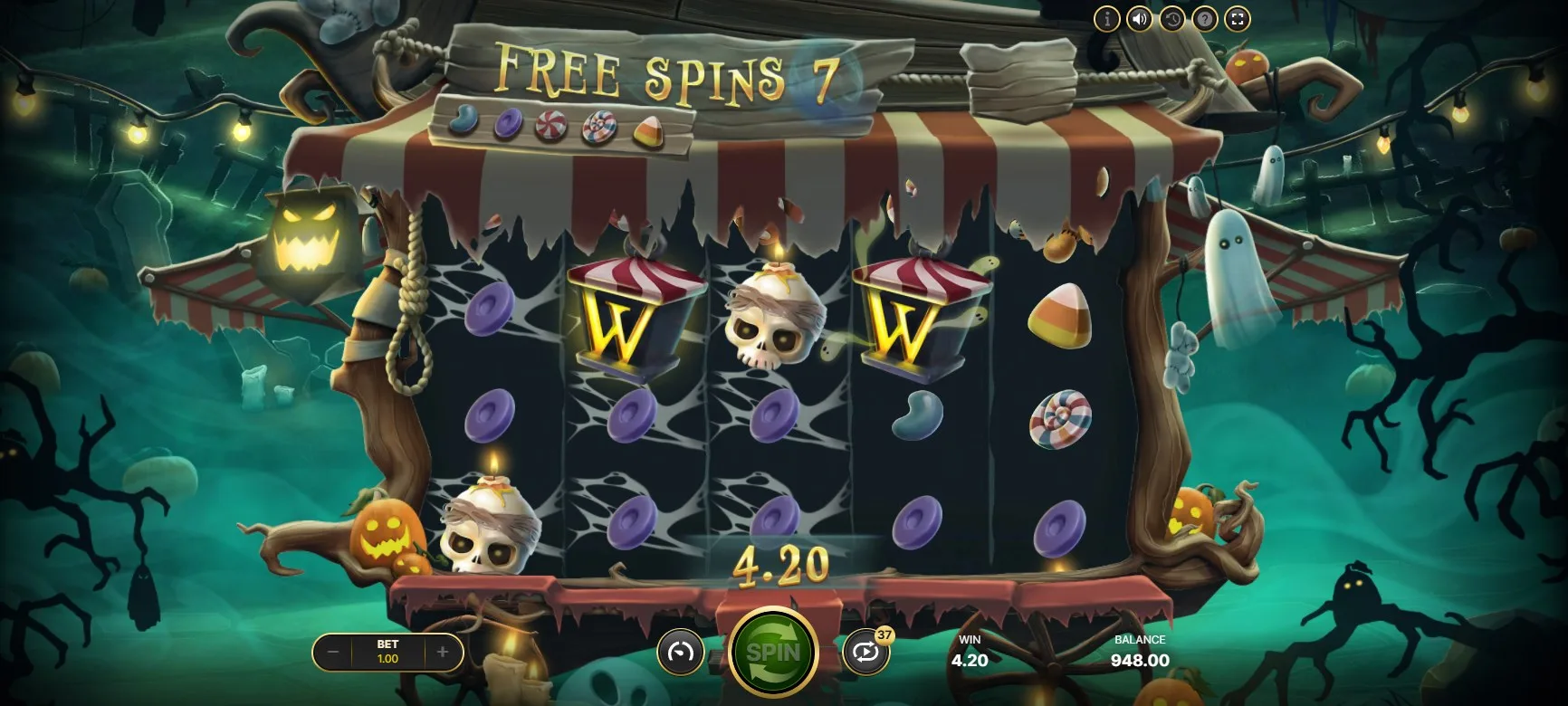Screen dimensions: 1568x706
Task: Open the bet amount selector
Action: (387, 652)
